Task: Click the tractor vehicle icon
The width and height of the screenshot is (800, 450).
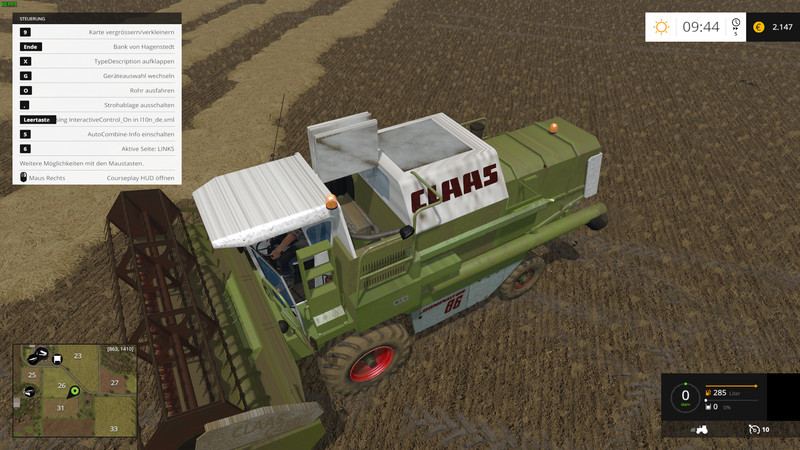Action: tap(702, 429)
